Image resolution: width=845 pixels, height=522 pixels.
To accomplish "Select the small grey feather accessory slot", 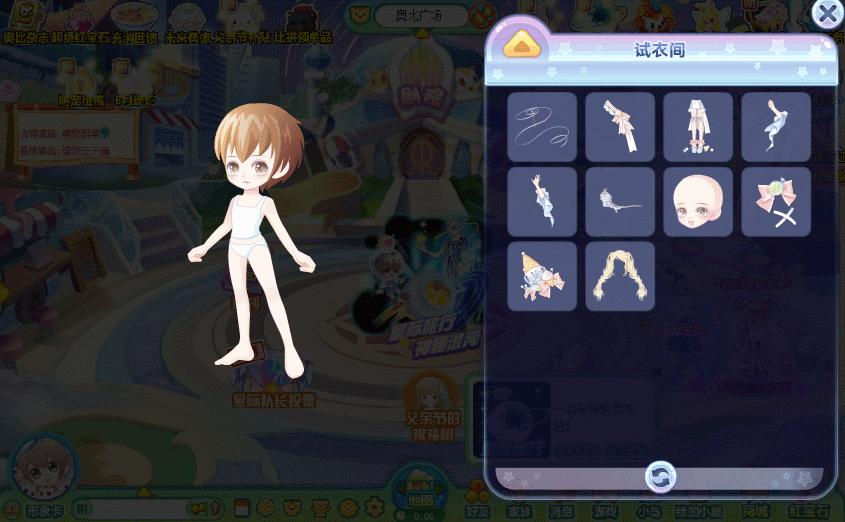I will 620,202.
